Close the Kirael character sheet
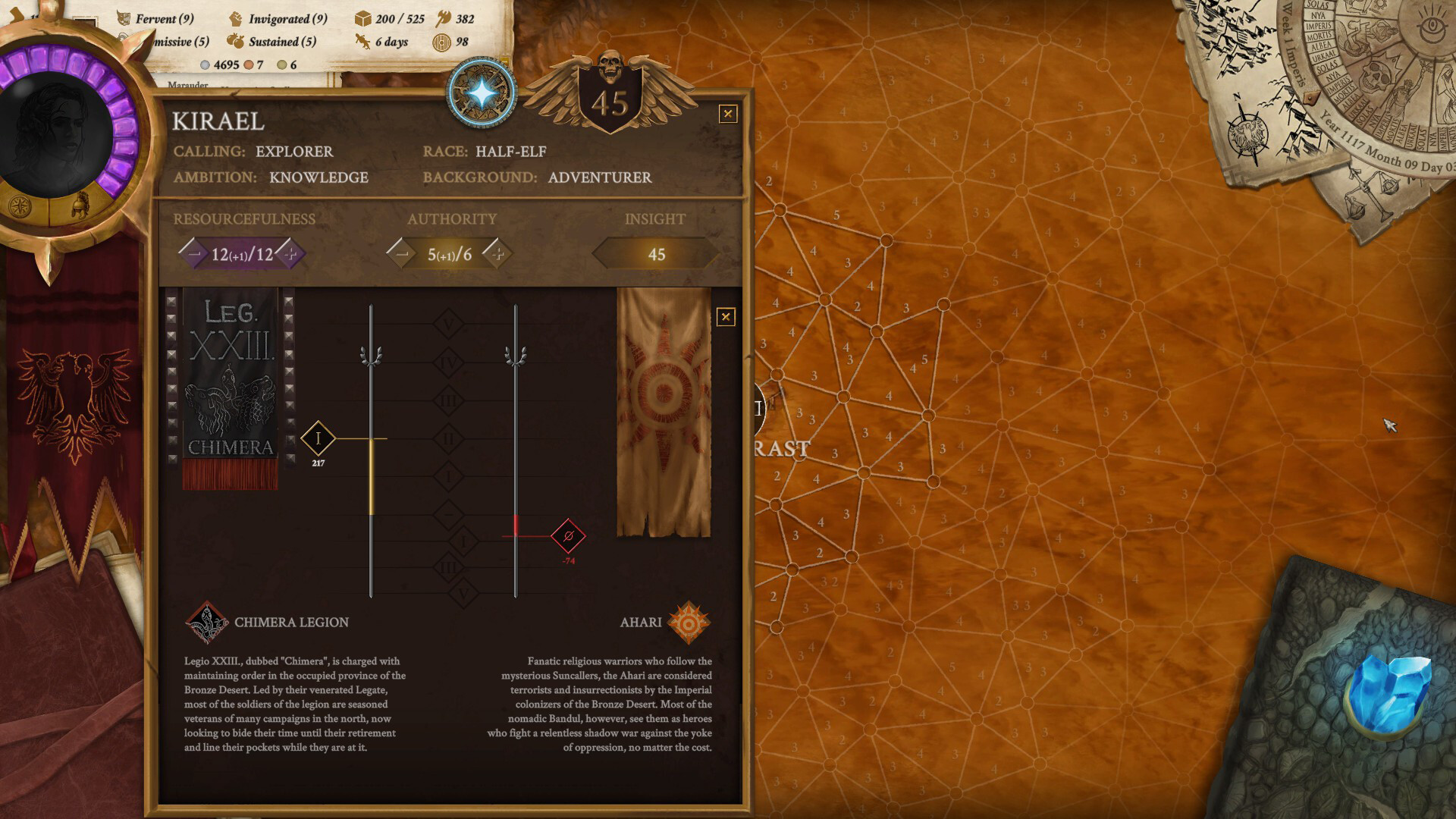The height and width of the screenshot is (819, 1456). pos(726,112)
